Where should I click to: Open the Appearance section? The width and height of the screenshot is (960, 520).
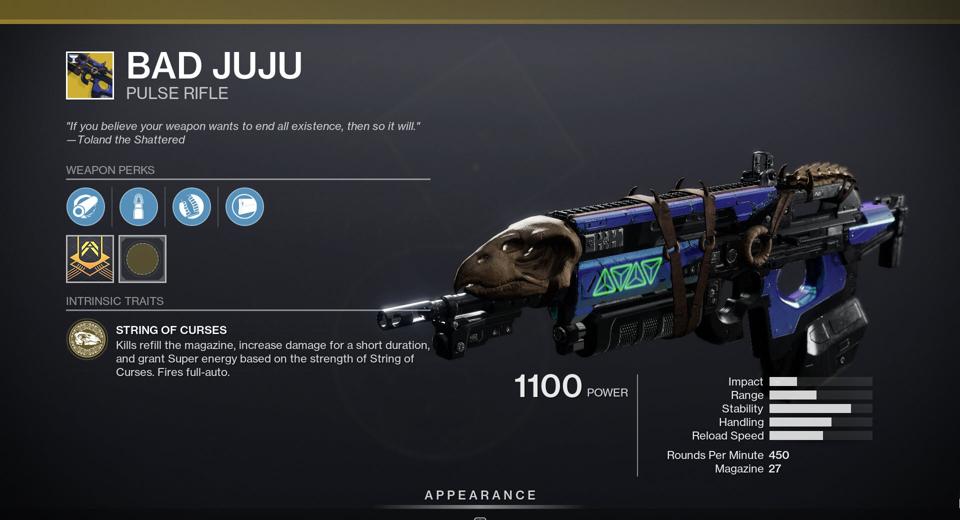point(480,495)
